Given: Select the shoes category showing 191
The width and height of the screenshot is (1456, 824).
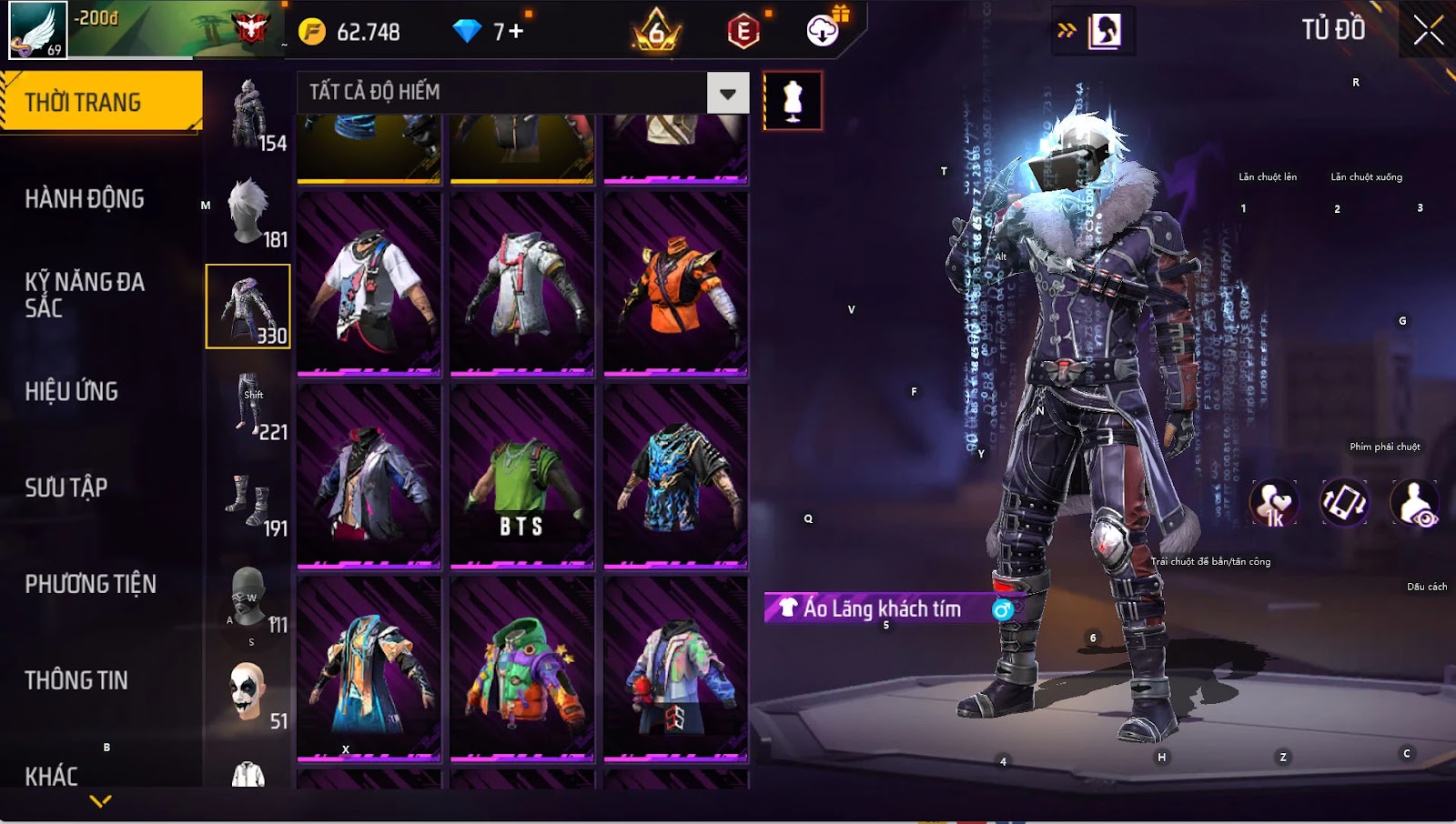Looking at the screenshot, I should tap(248, 500).
